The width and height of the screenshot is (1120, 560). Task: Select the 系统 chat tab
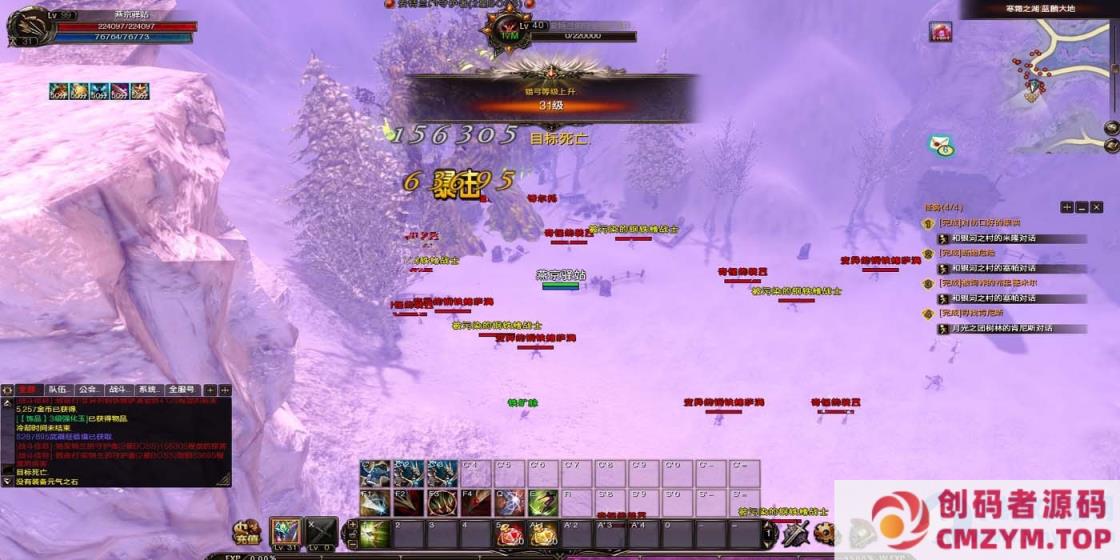[x=149, y=390]
